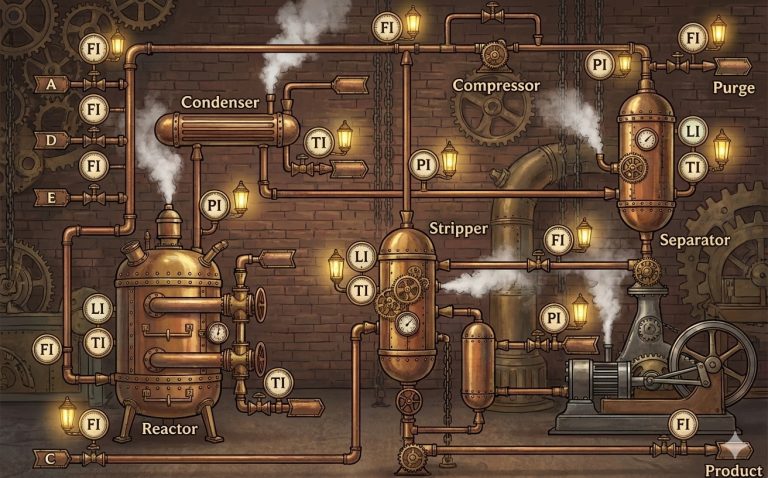Open the Reactor PI pressure indicator
The image size is (768, 478).
point(214,206)
